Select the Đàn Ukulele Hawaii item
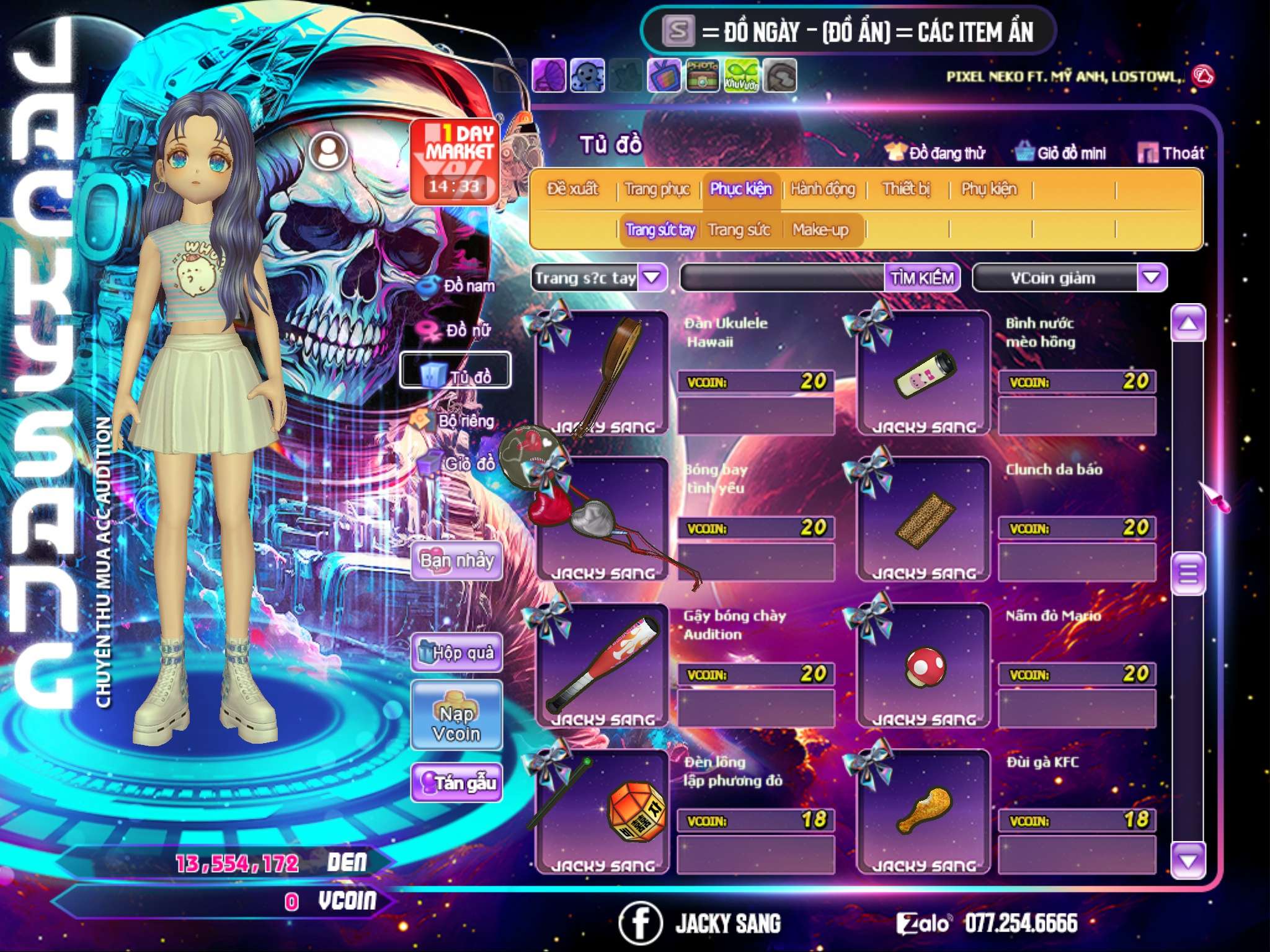This screenshot has height=952, width=1270. click(x=602, y=373)
